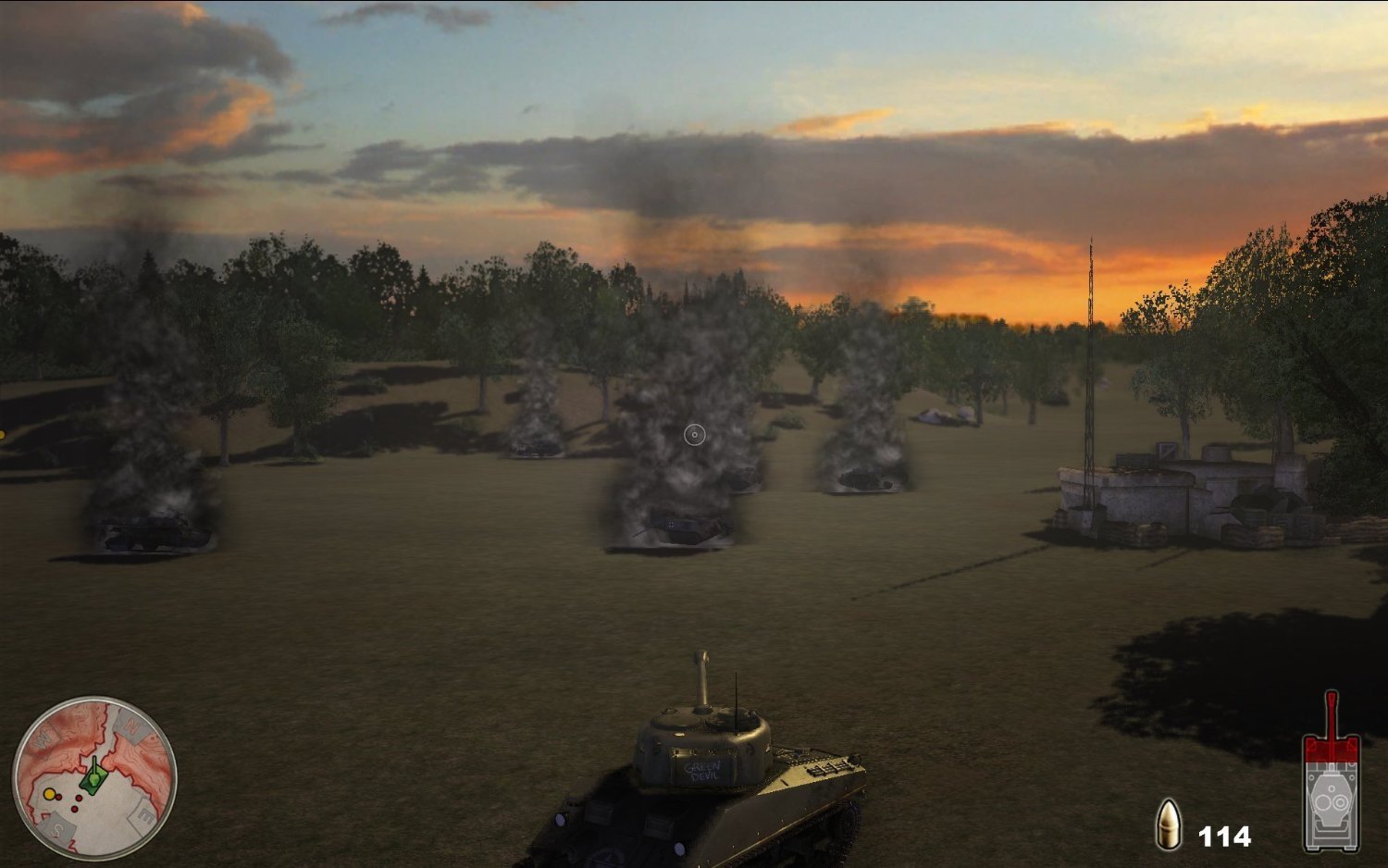Click the N compass marker on minimap
The height and width of the screenshot is (868, 1388).
coord(131,725)
